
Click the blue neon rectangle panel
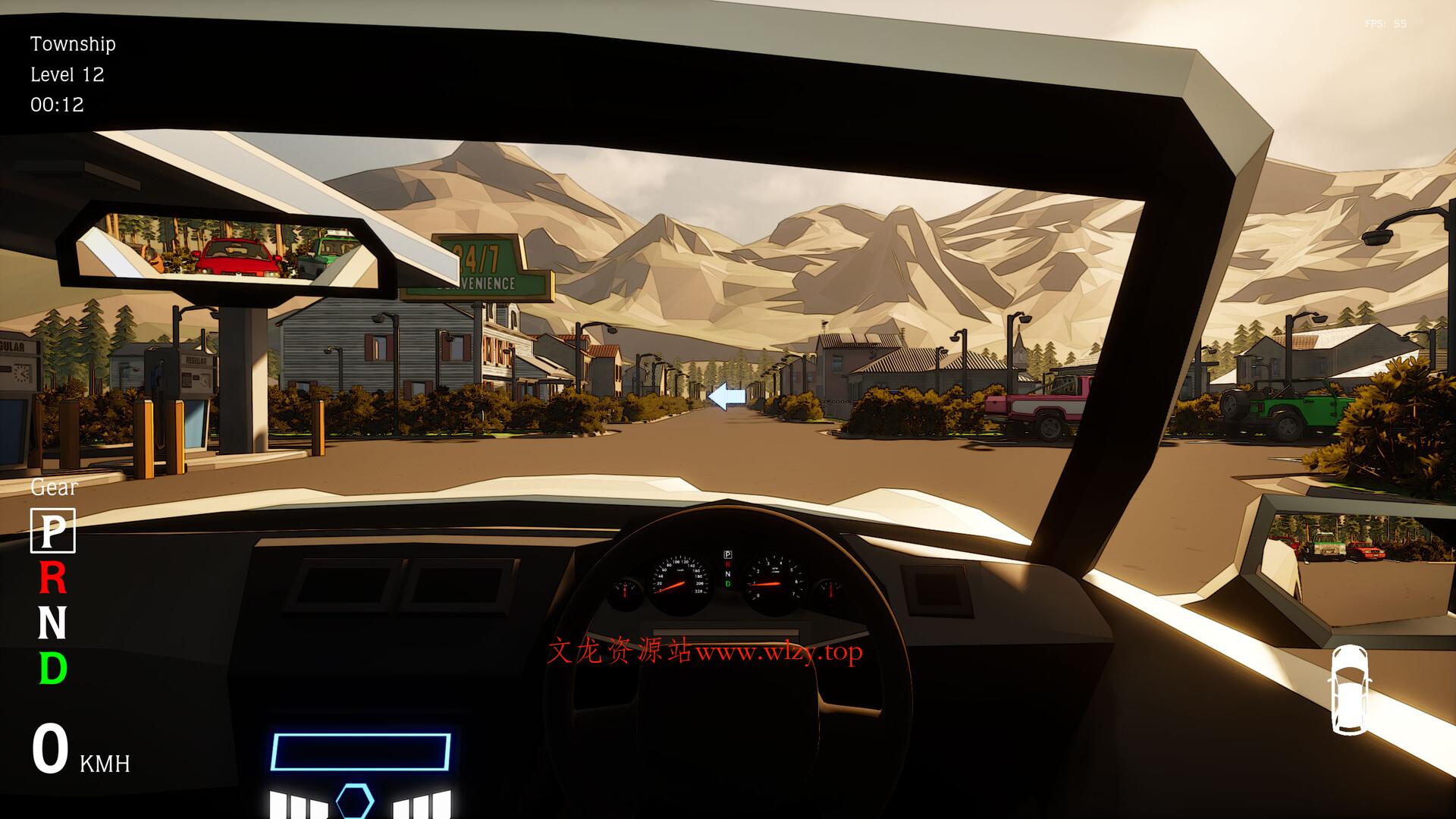tap(360, 752)
